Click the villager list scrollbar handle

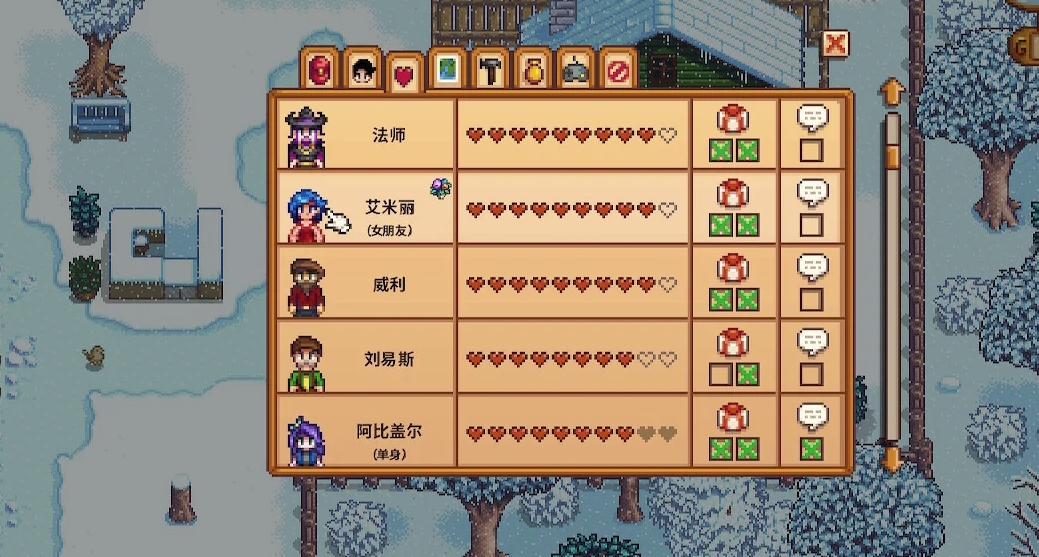(892, 158)
